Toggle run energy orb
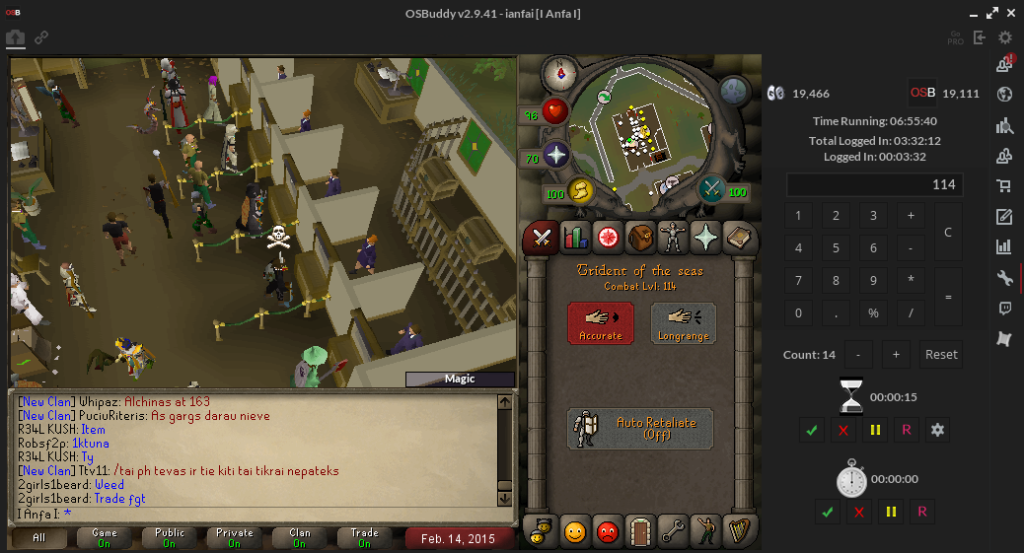1024x553 pixels. [x=582, y=190]
